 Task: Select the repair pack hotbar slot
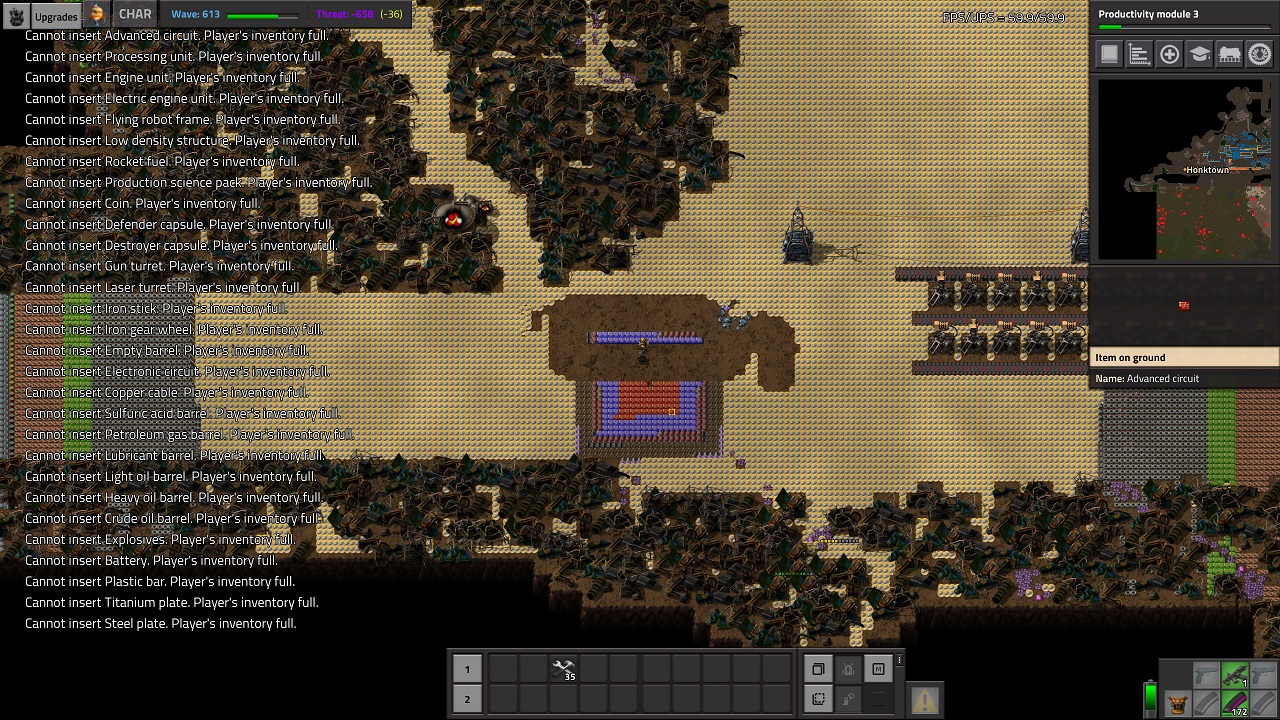click(564, 670)
